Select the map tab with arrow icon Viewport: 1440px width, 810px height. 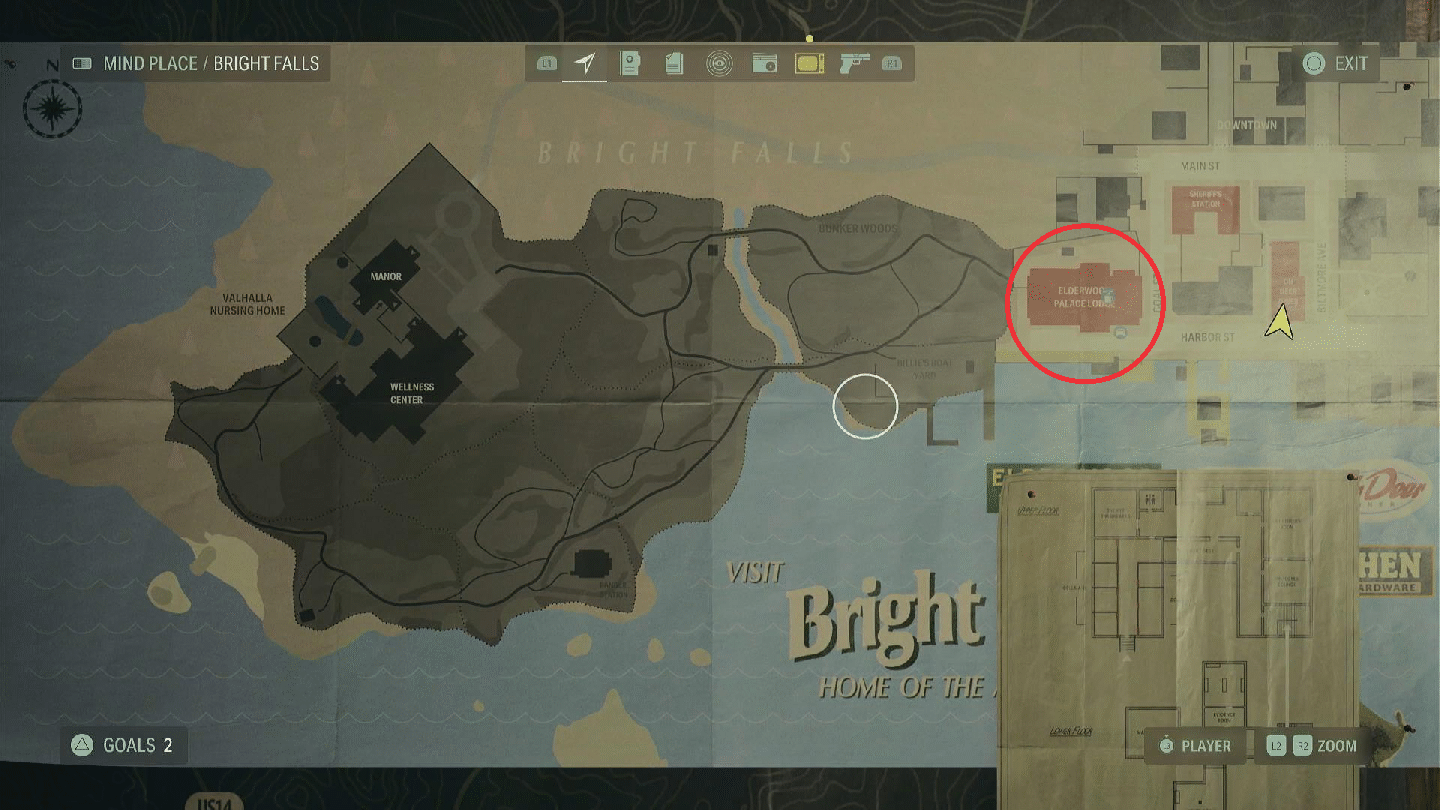[584, 64]
